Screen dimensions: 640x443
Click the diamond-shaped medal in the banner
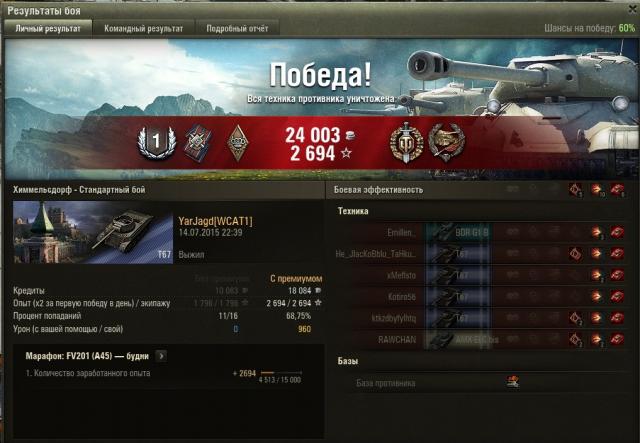coord(237,143)
